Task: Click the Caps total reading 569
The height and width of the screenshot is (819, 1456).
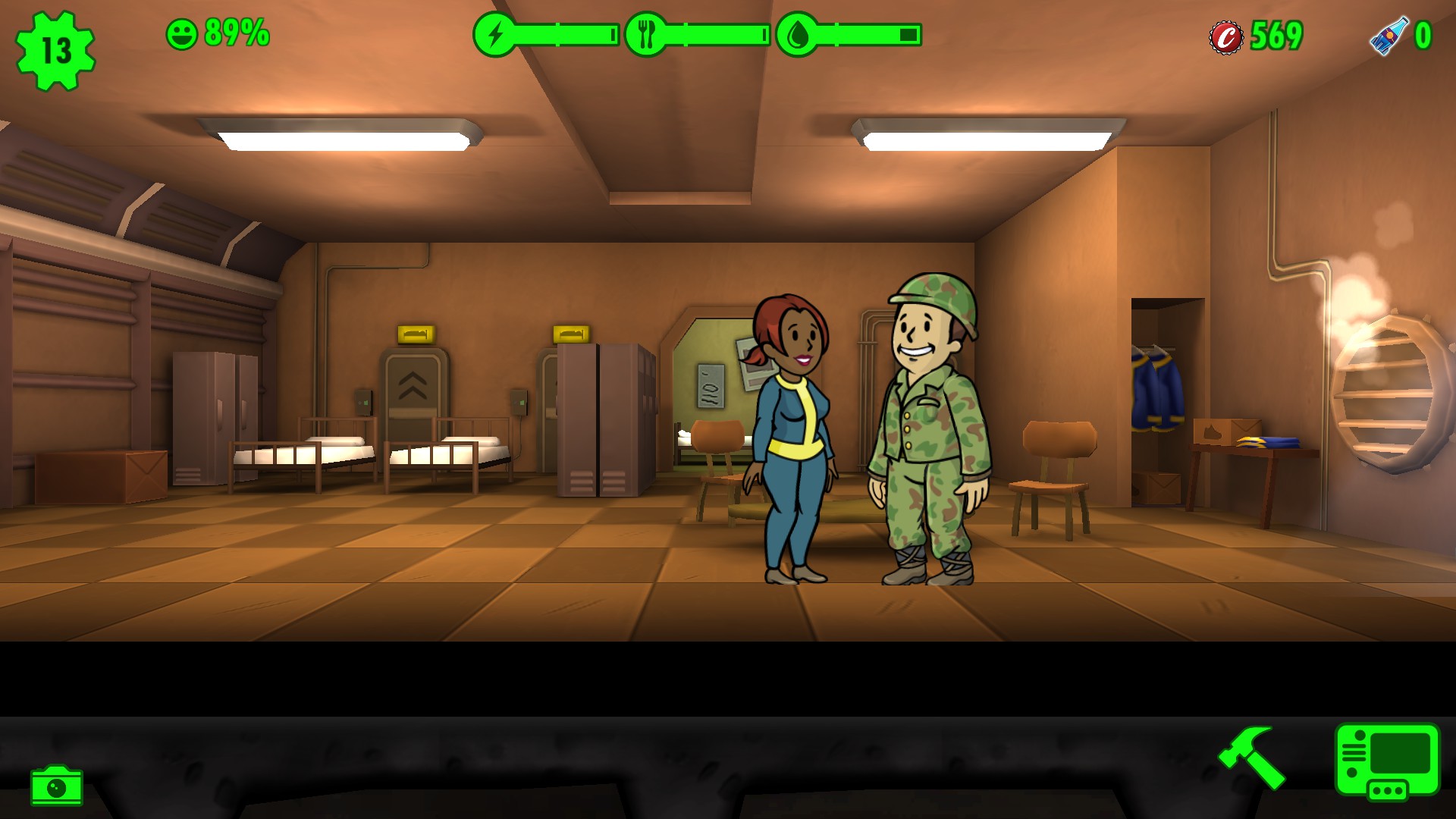Action: tap(1276, 33)
